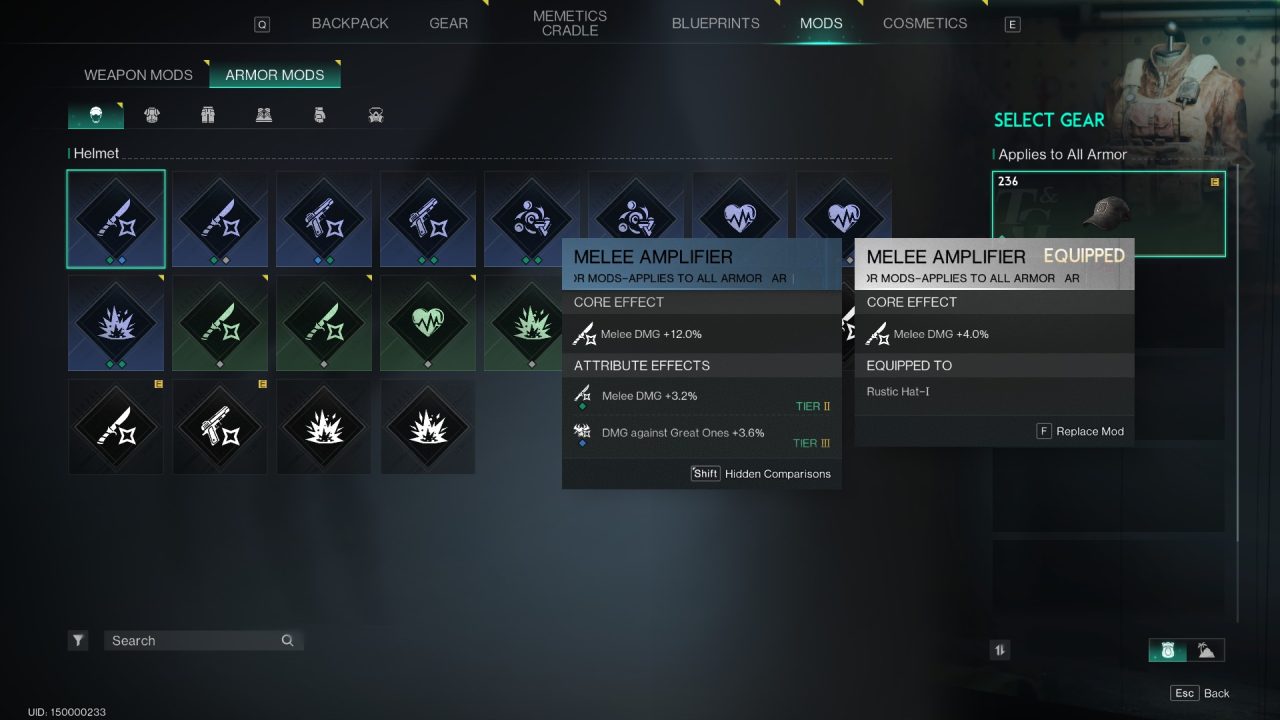Open the GEAR section from the top bar

coord(448,22)
